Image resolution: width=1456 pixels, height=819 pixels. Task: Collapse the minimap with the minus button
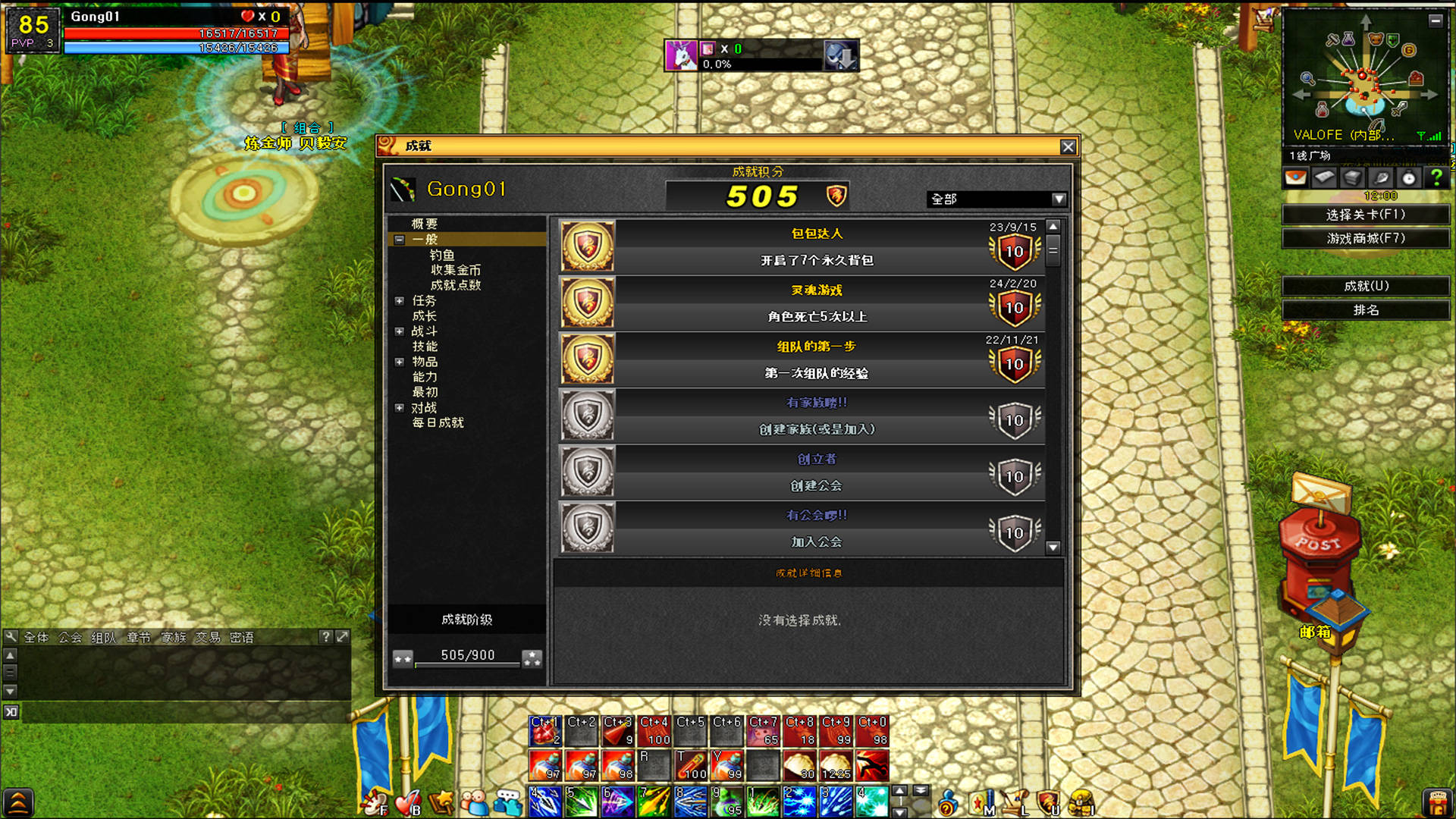click(1435, 20)
